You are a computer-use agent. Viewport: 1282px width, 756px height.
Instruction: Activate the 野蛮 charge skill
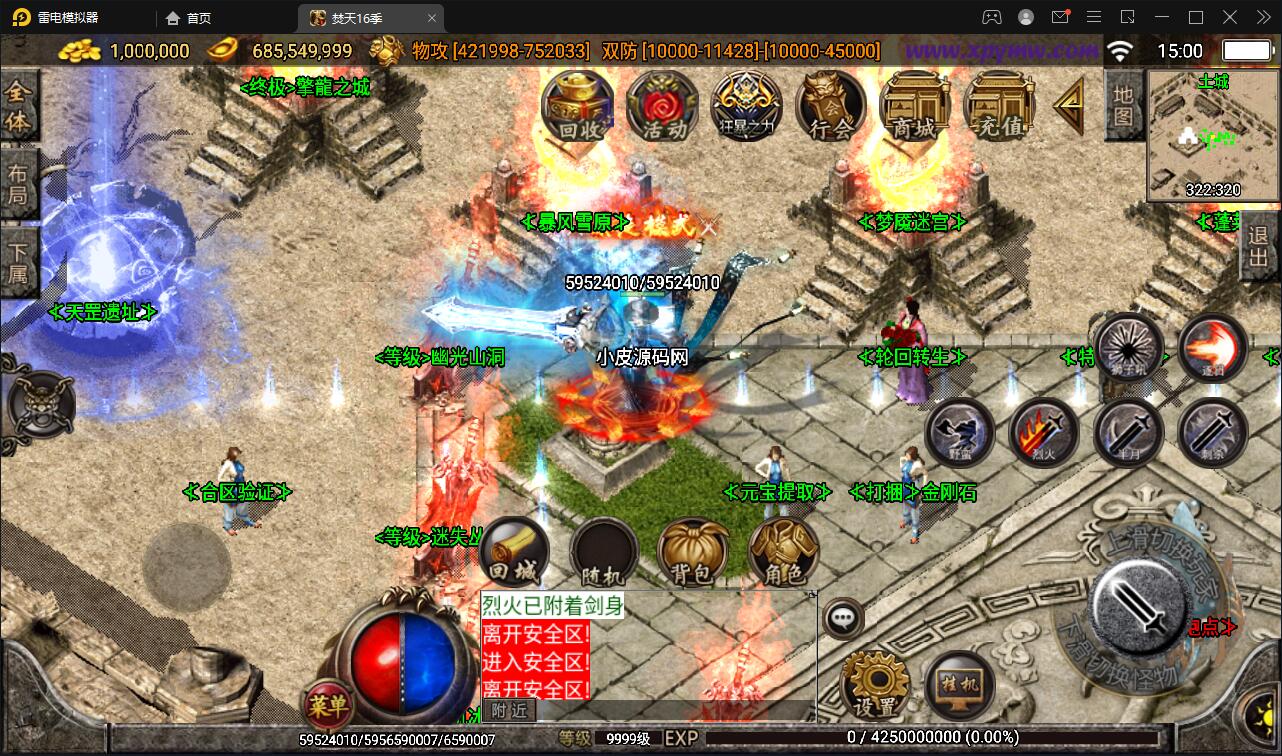959,434
